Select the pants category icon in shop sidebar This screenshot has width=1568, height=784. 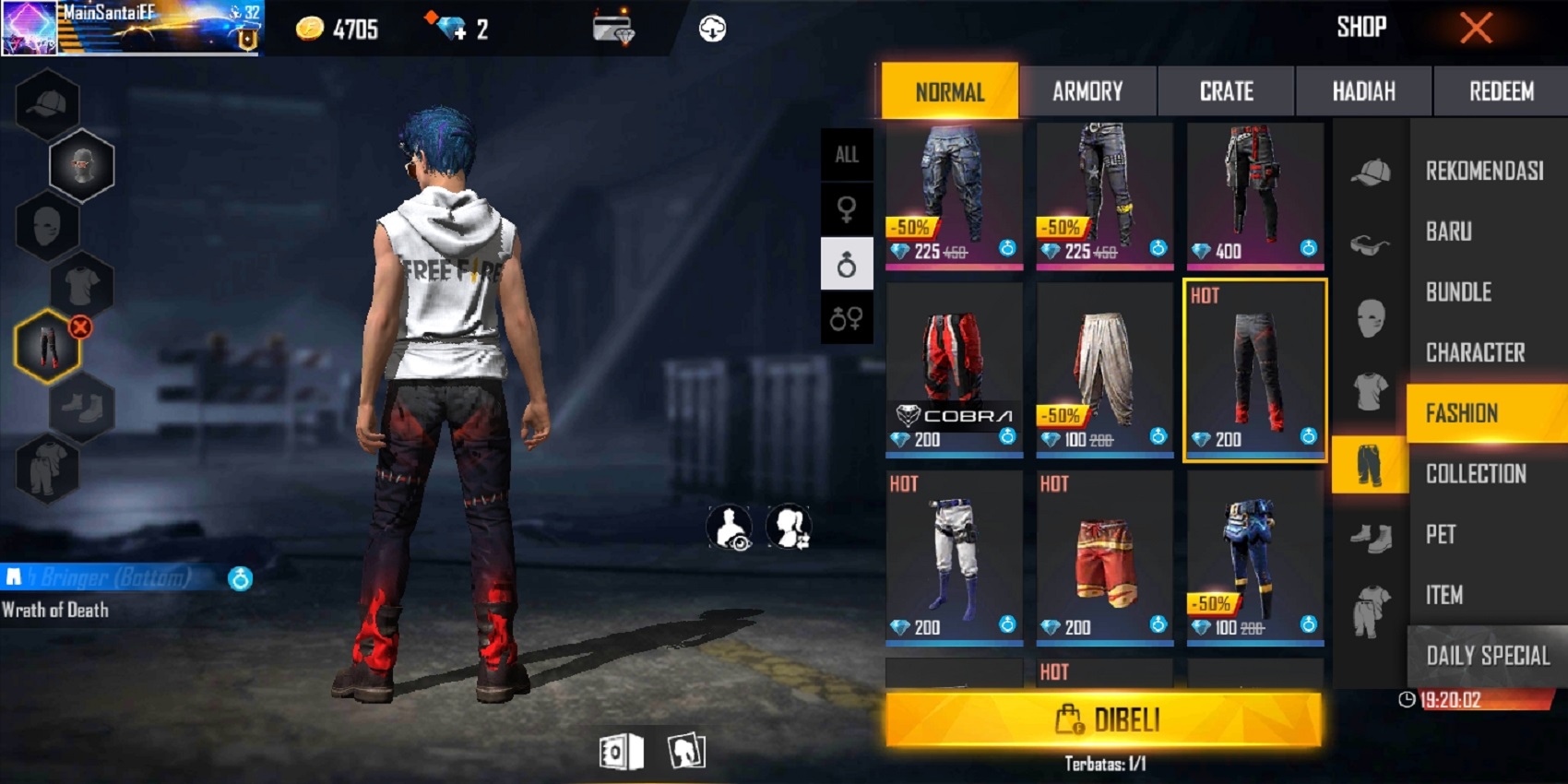click(1371, 464)
